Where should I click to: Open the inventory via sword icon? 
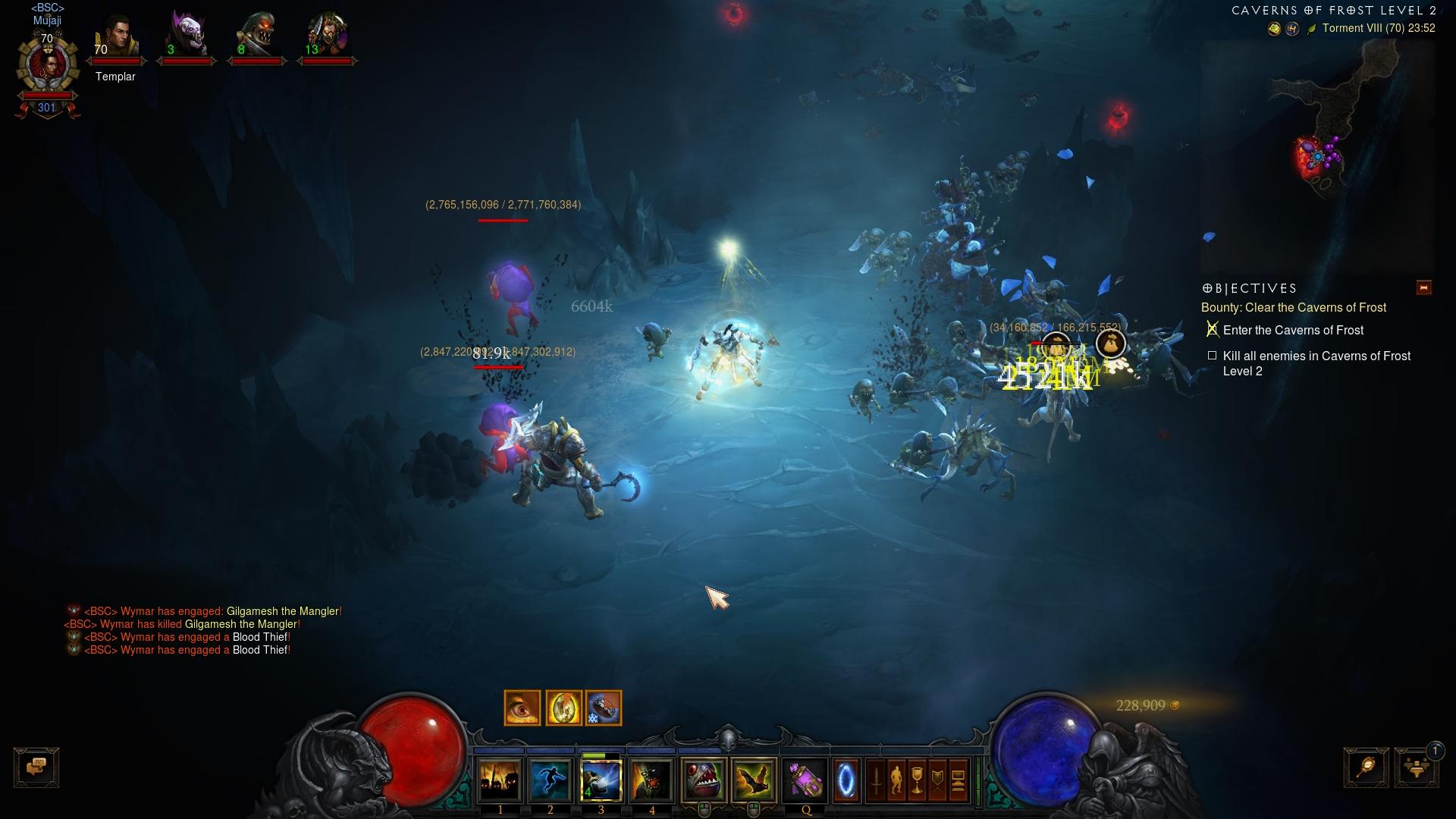pos(876,780)
